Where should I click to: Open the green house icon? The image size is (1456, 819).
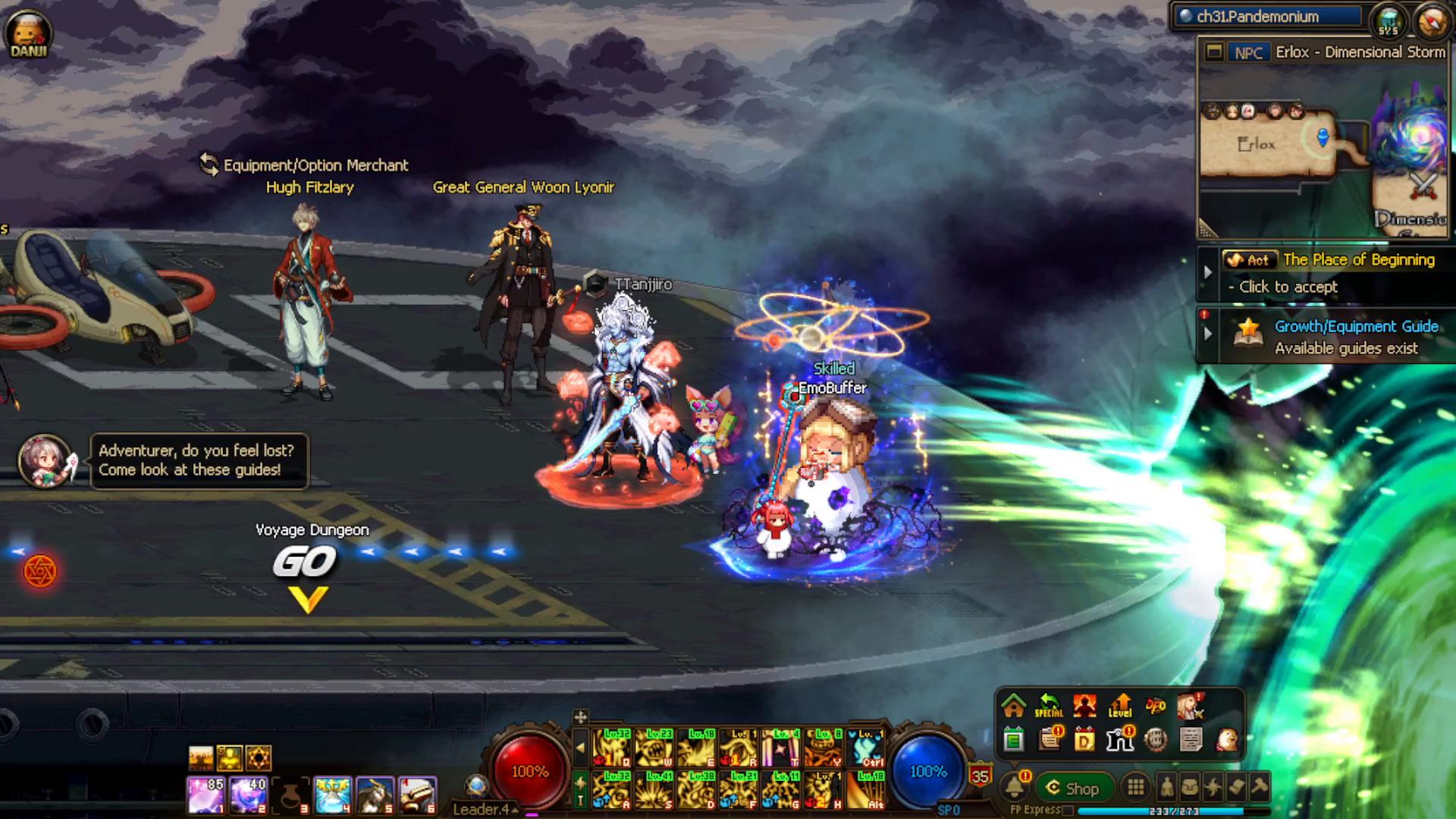pos(1014,706)
